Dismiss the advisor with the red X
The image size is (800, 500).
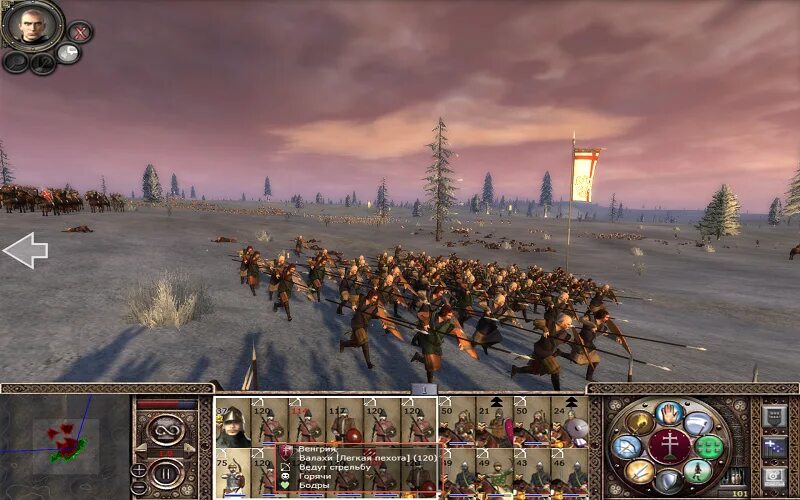pos(80,32)
